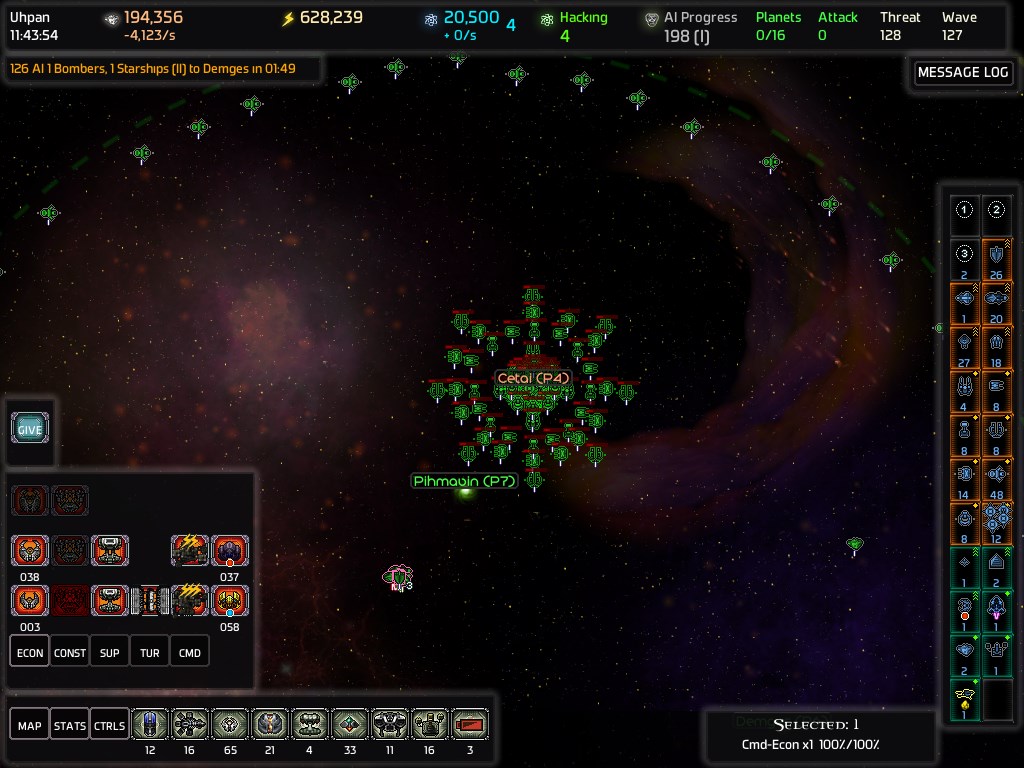Select the SUP build tab
The width and height of the screenshot is (1024, 768).
click(110, 652)
